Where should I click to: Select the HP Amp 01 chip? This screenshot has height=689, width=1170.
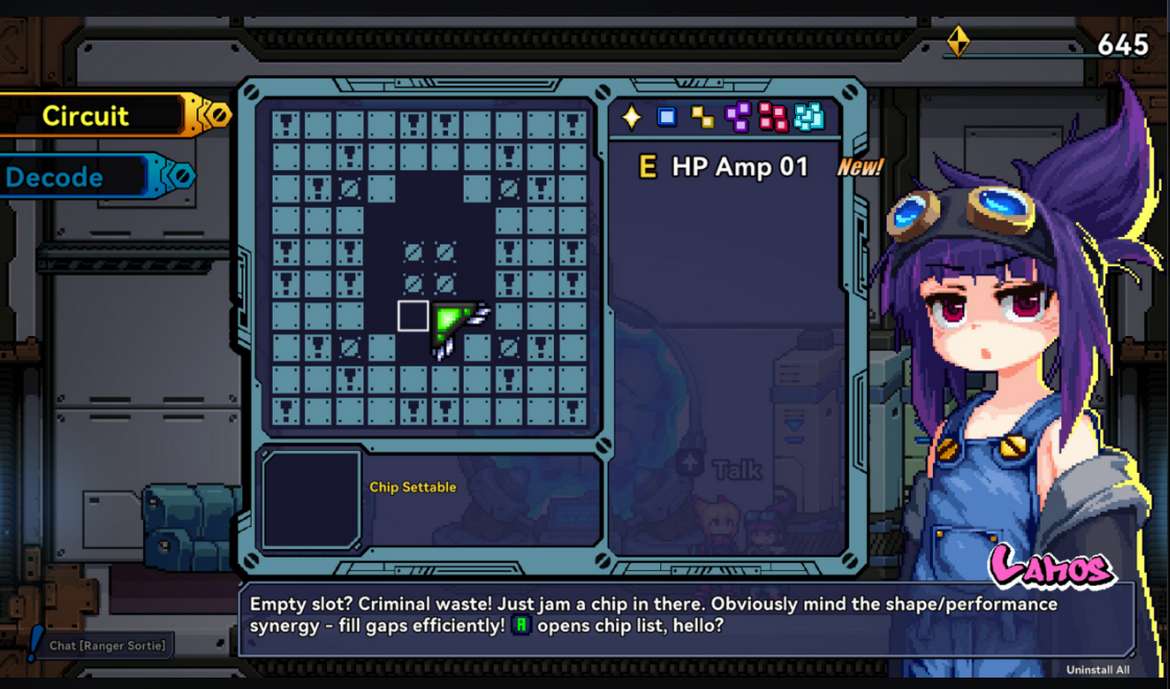click(x=725, y=167)
